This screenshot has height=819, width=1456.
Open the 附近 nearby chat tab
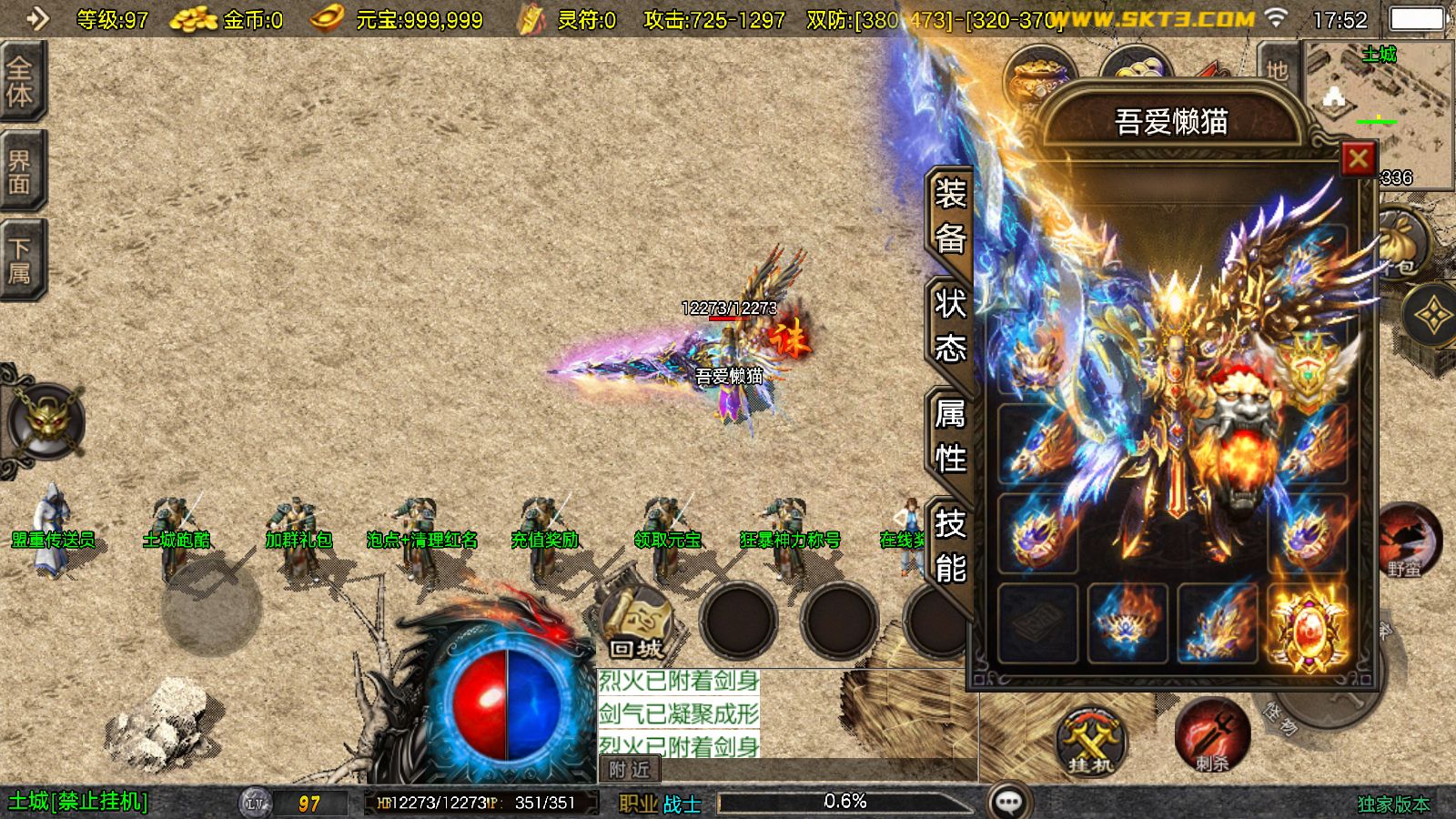tap(630, 770)
